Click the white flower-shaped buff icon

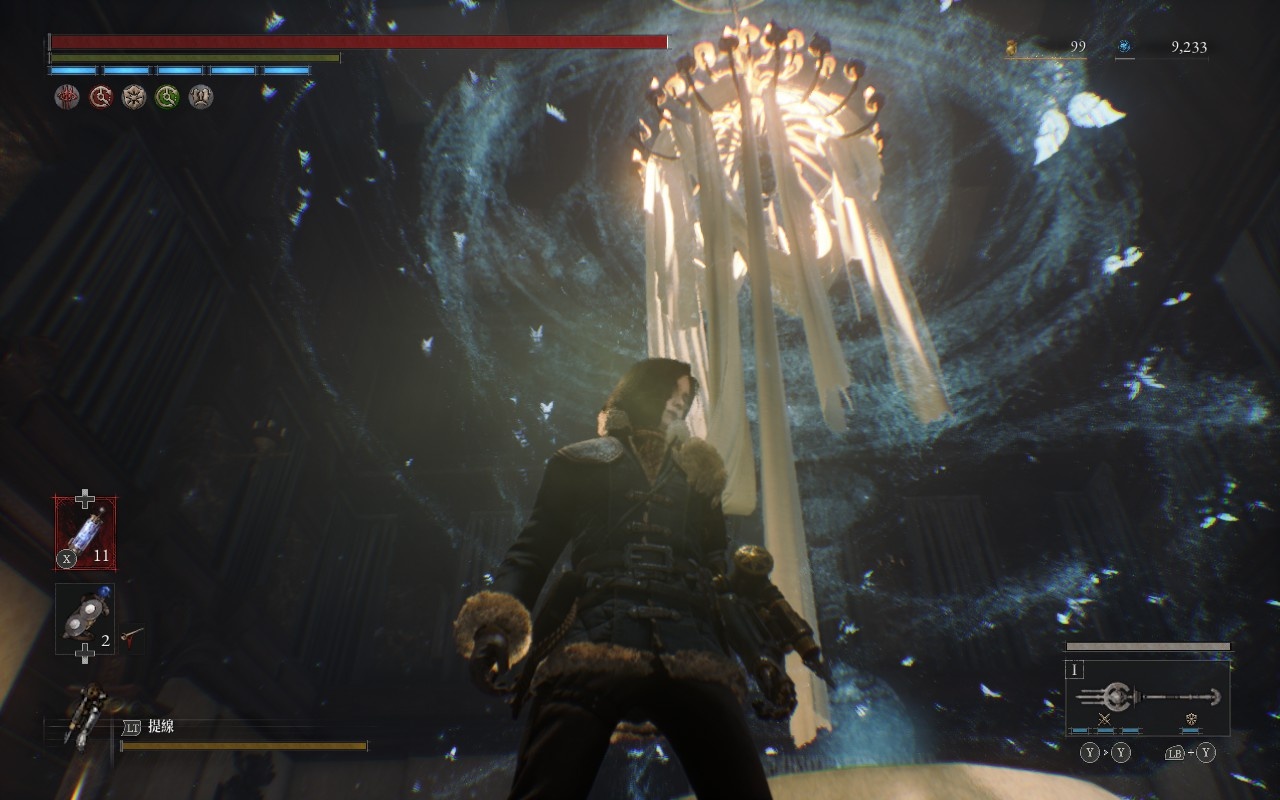coord(134,97)
